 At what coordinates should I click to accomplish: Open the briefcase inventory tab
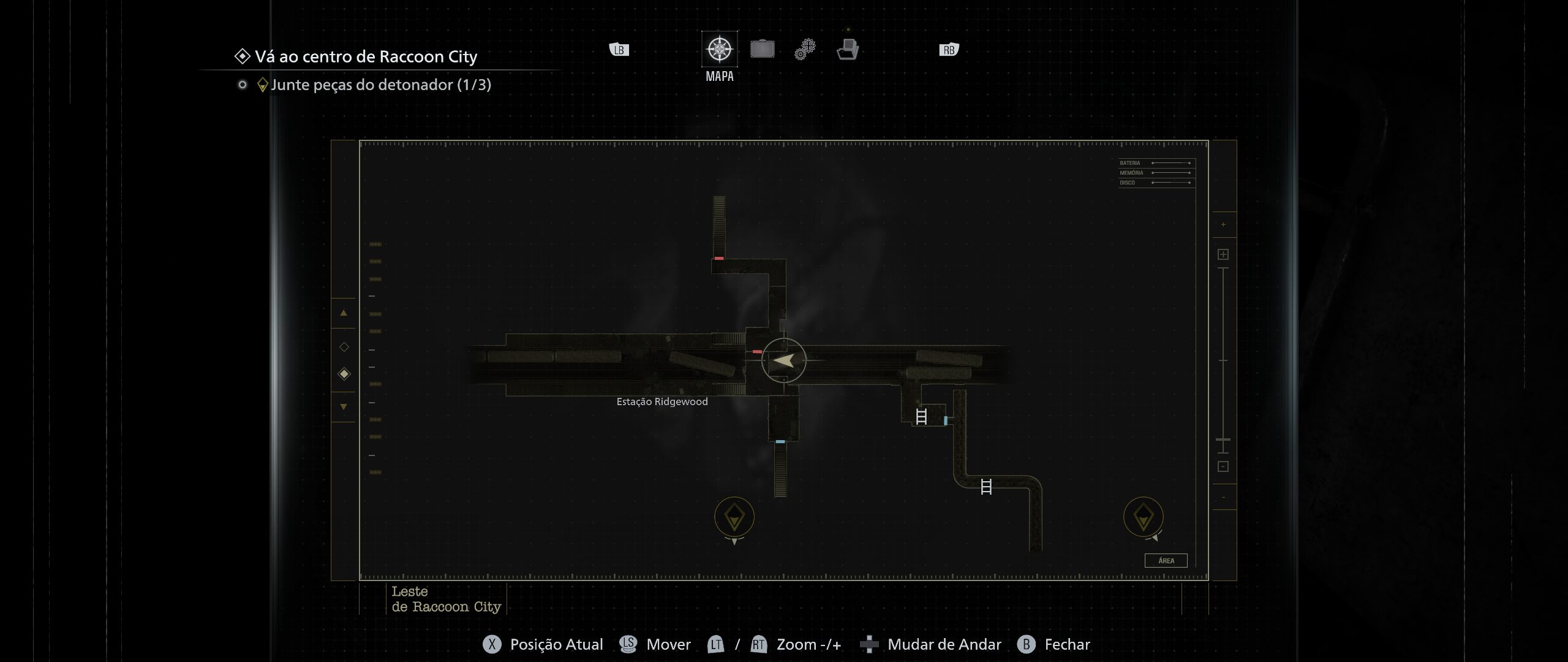(762, 49)
